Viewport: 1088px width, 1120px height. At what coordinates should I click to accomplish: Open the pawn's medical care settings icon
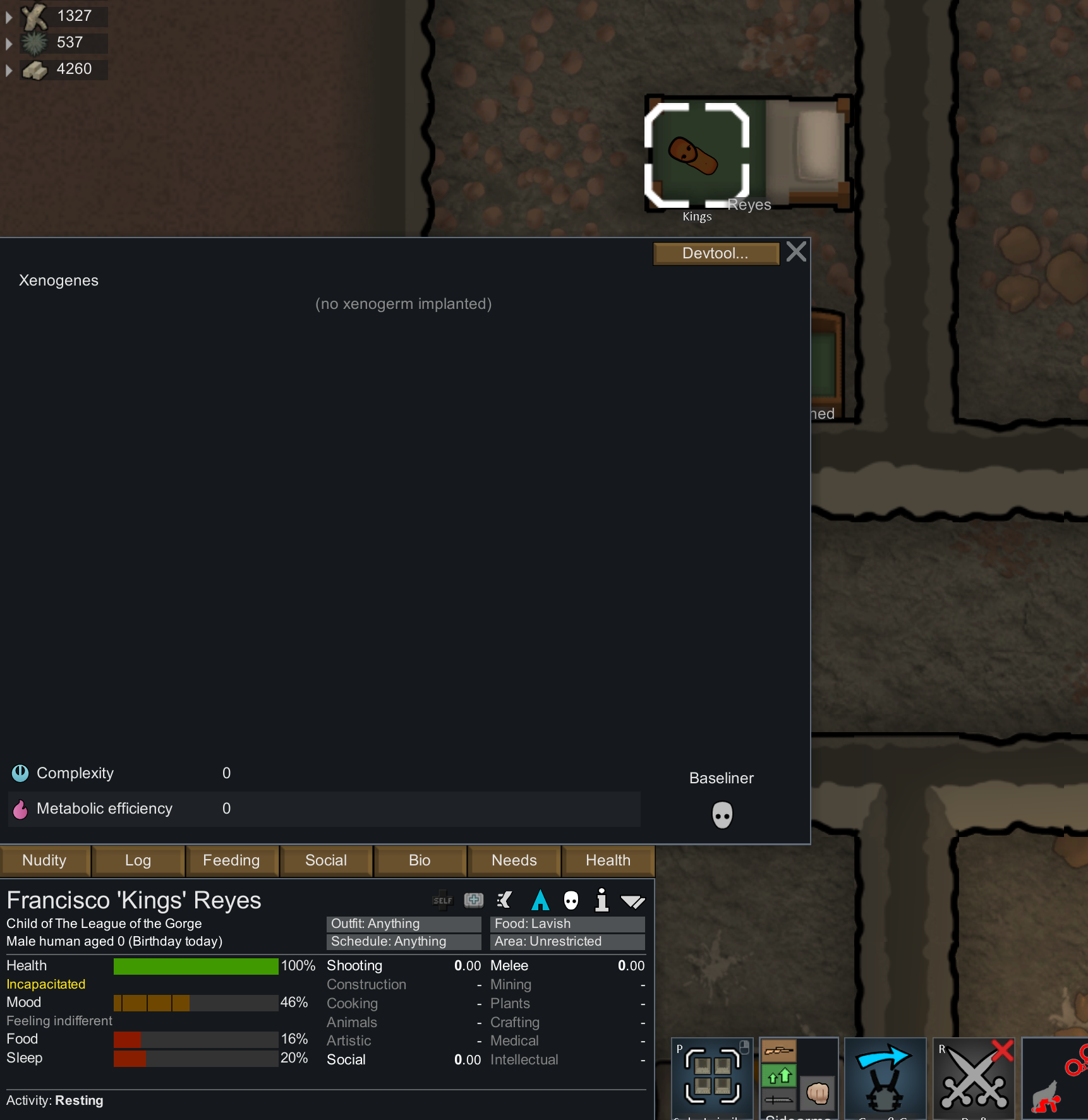pos(473,900)
